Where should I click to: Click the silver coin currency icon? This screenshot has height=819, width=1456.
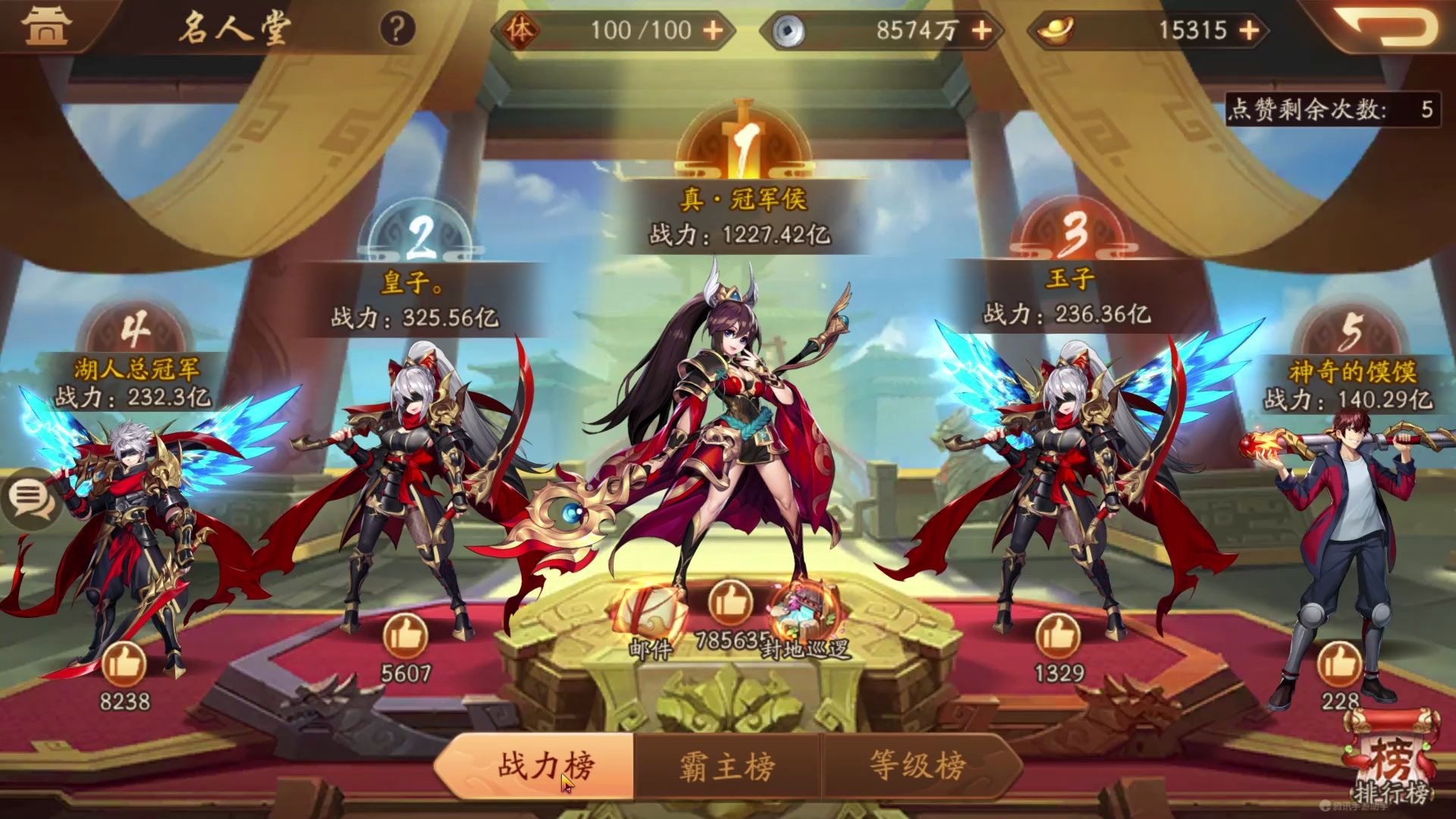[x=788, y=30]
